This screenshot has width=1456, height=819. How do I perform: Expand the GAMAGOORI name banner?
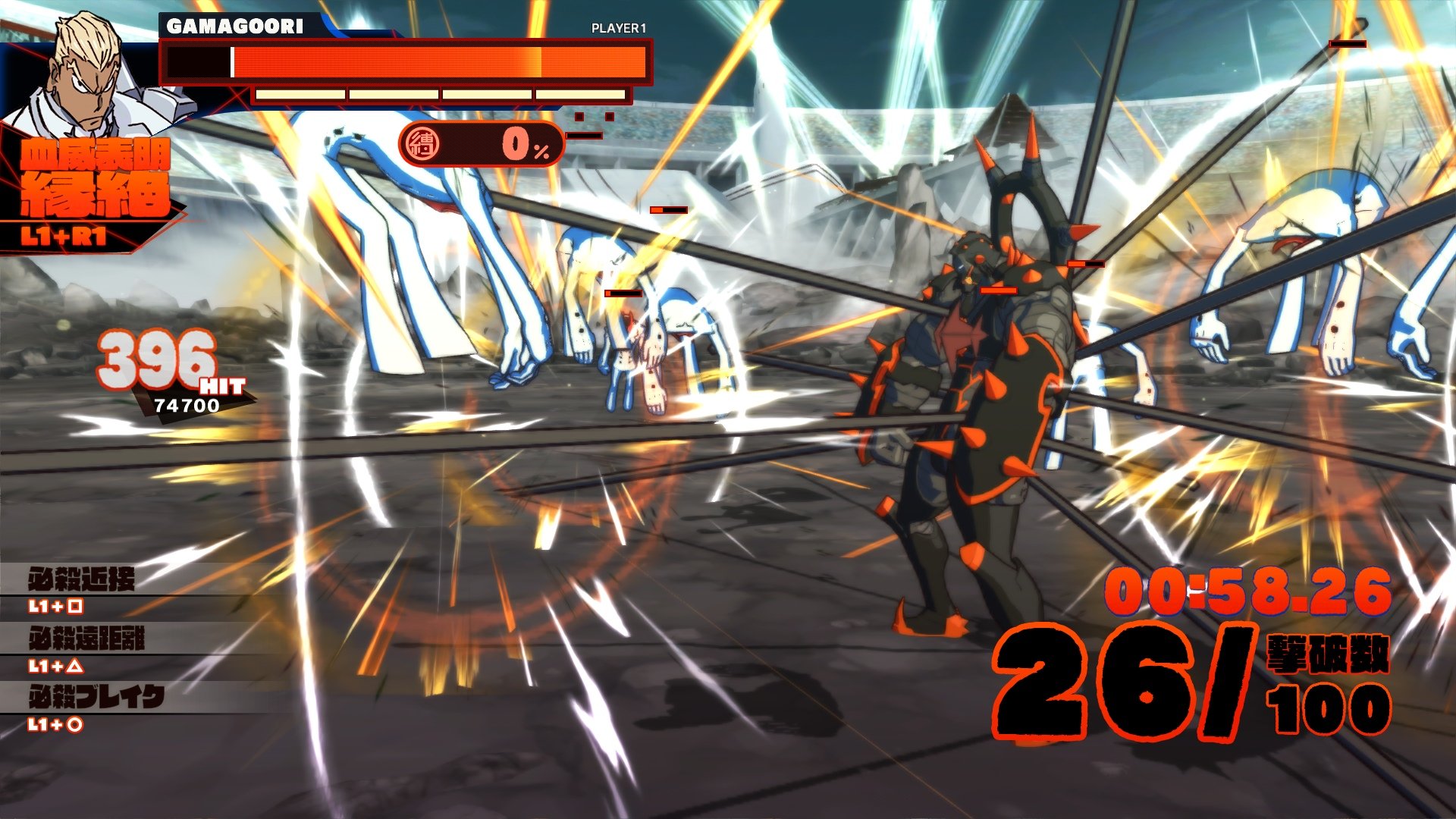[x=235, y=24]
